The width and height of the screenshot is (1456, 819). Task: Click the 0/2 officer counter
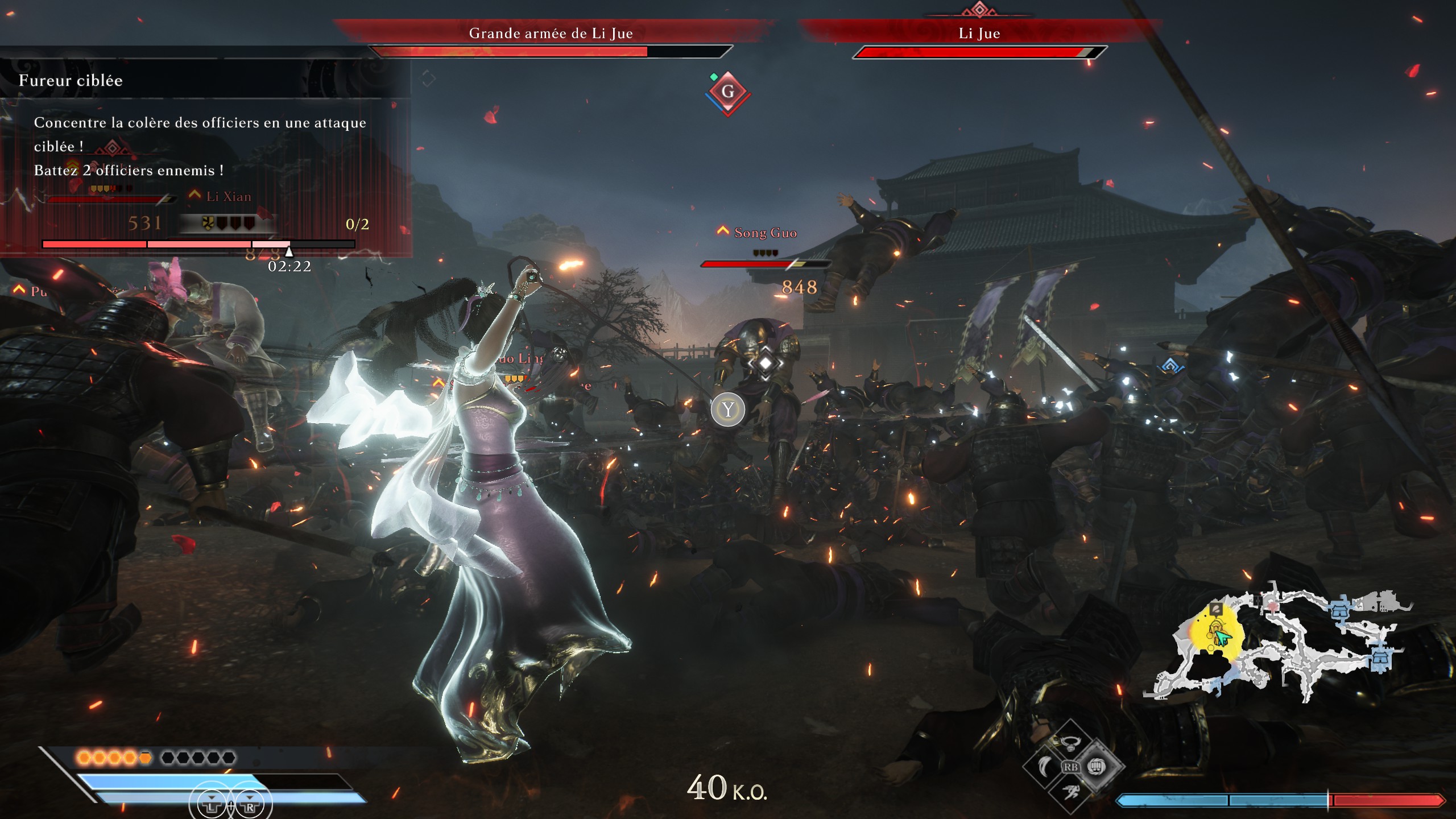pos(357,224)
